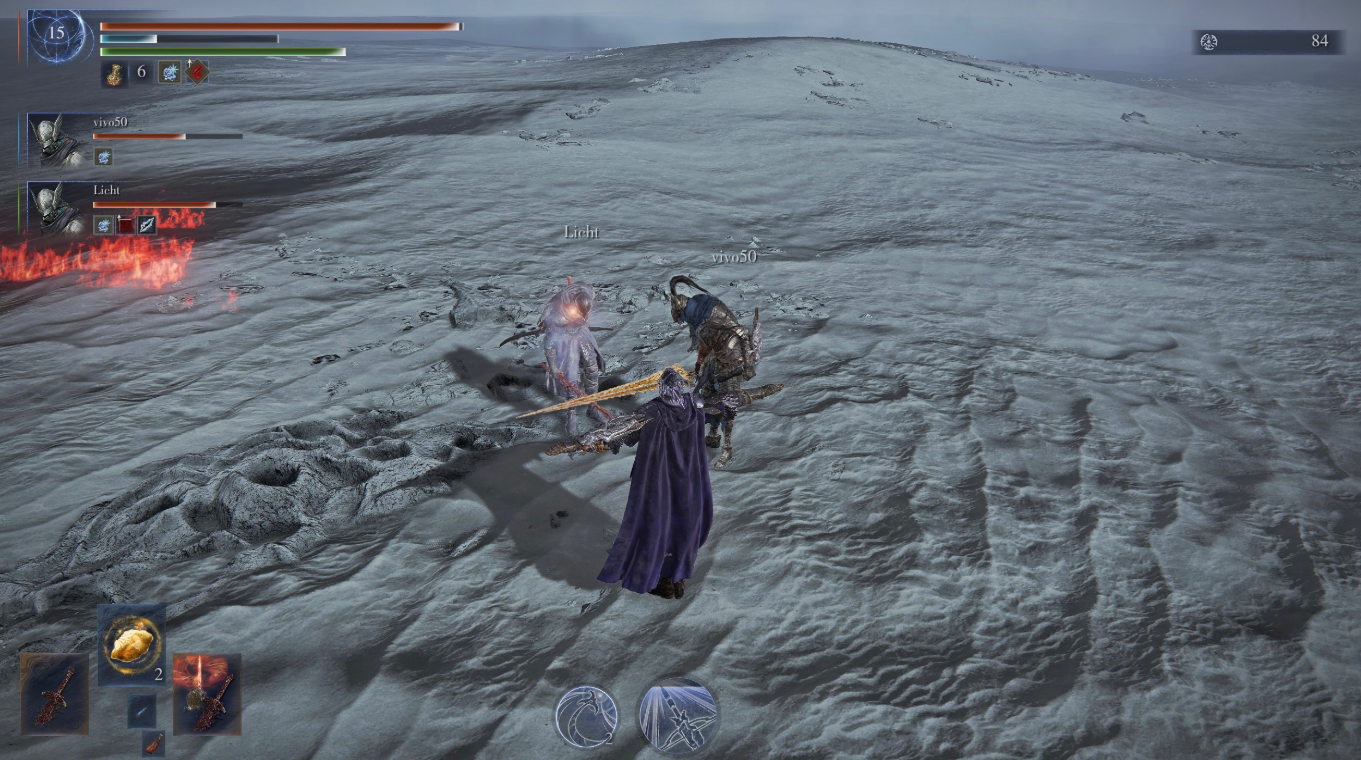Select the small slot with white streak

coord(142,710)
